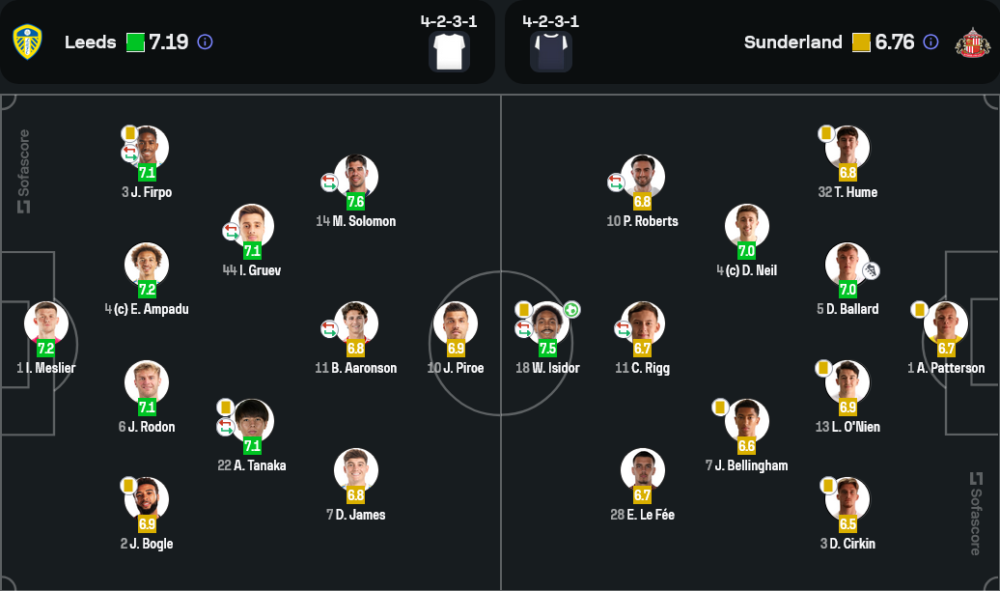Select the Leeds white kit icon
The image size is (1000, 591).
click(x=449, y=51)
